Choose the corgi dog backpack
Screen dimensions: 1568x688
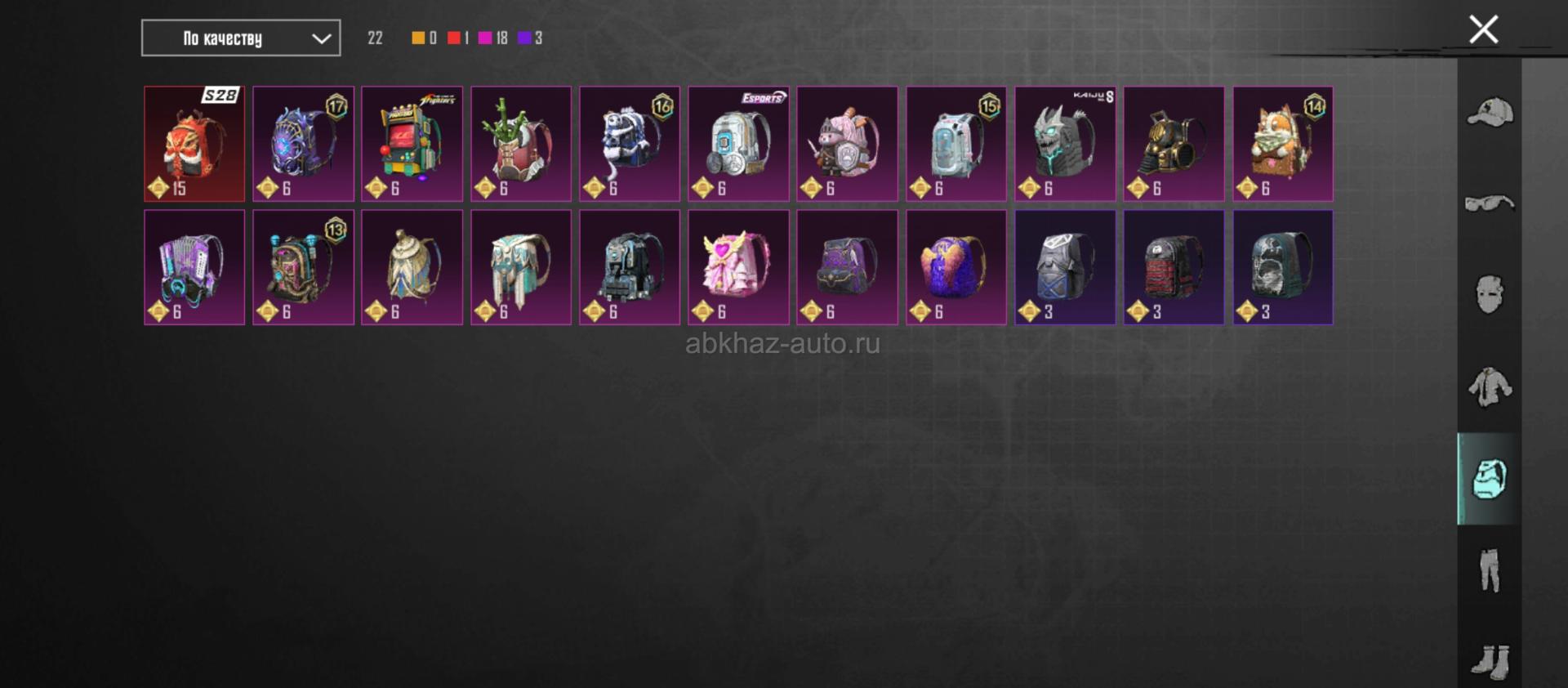coord(1283,144)
